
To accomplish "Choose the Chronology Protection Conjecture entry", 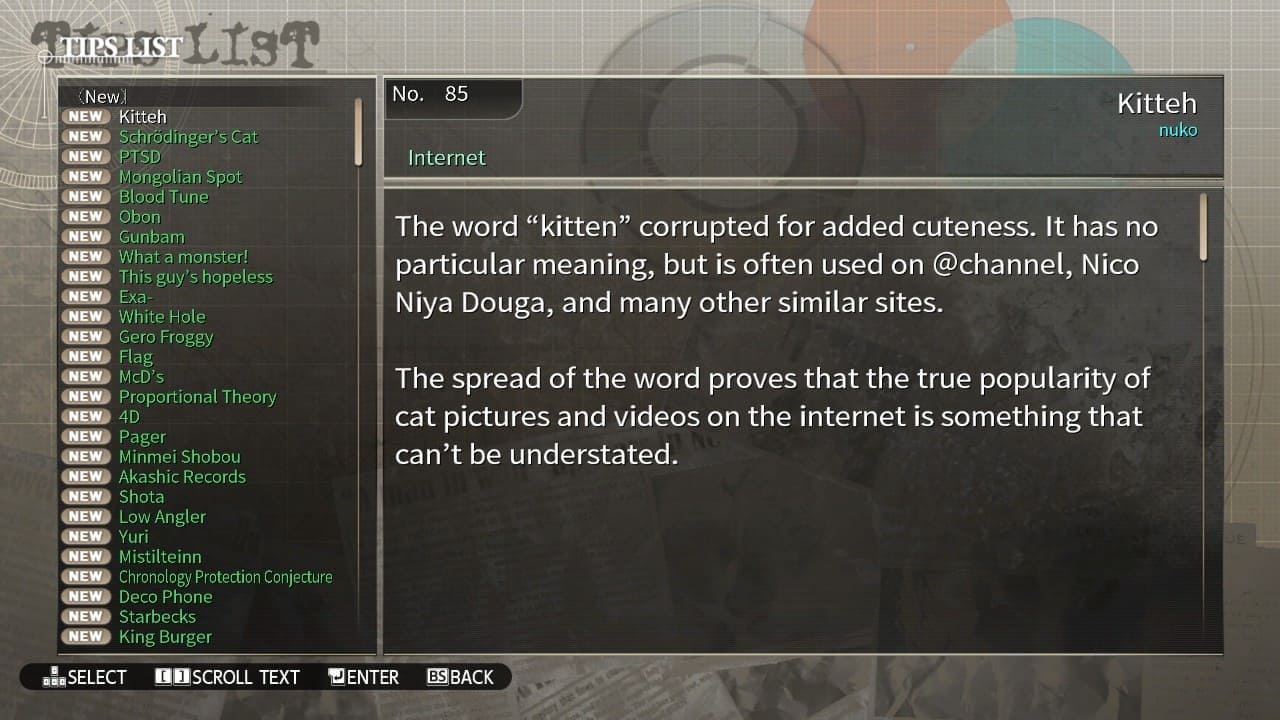I will coord(225,577).
